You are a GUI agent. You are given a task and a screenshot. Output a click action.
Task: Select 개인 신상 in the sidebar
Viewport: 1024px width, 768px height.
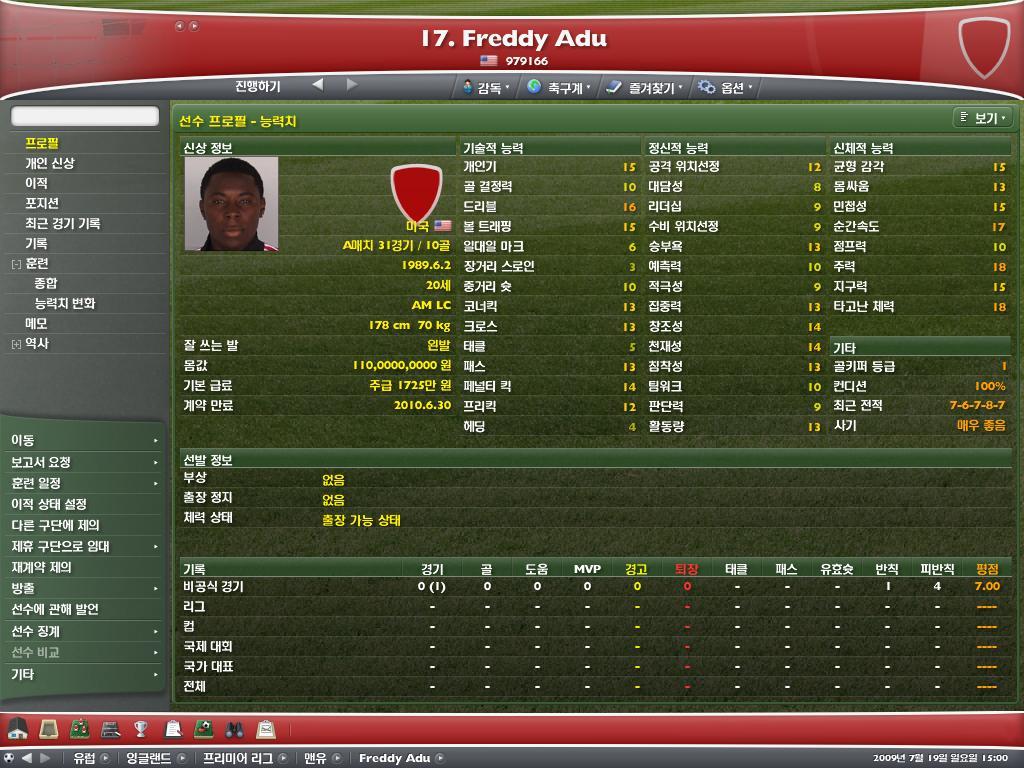click(50, 163)
